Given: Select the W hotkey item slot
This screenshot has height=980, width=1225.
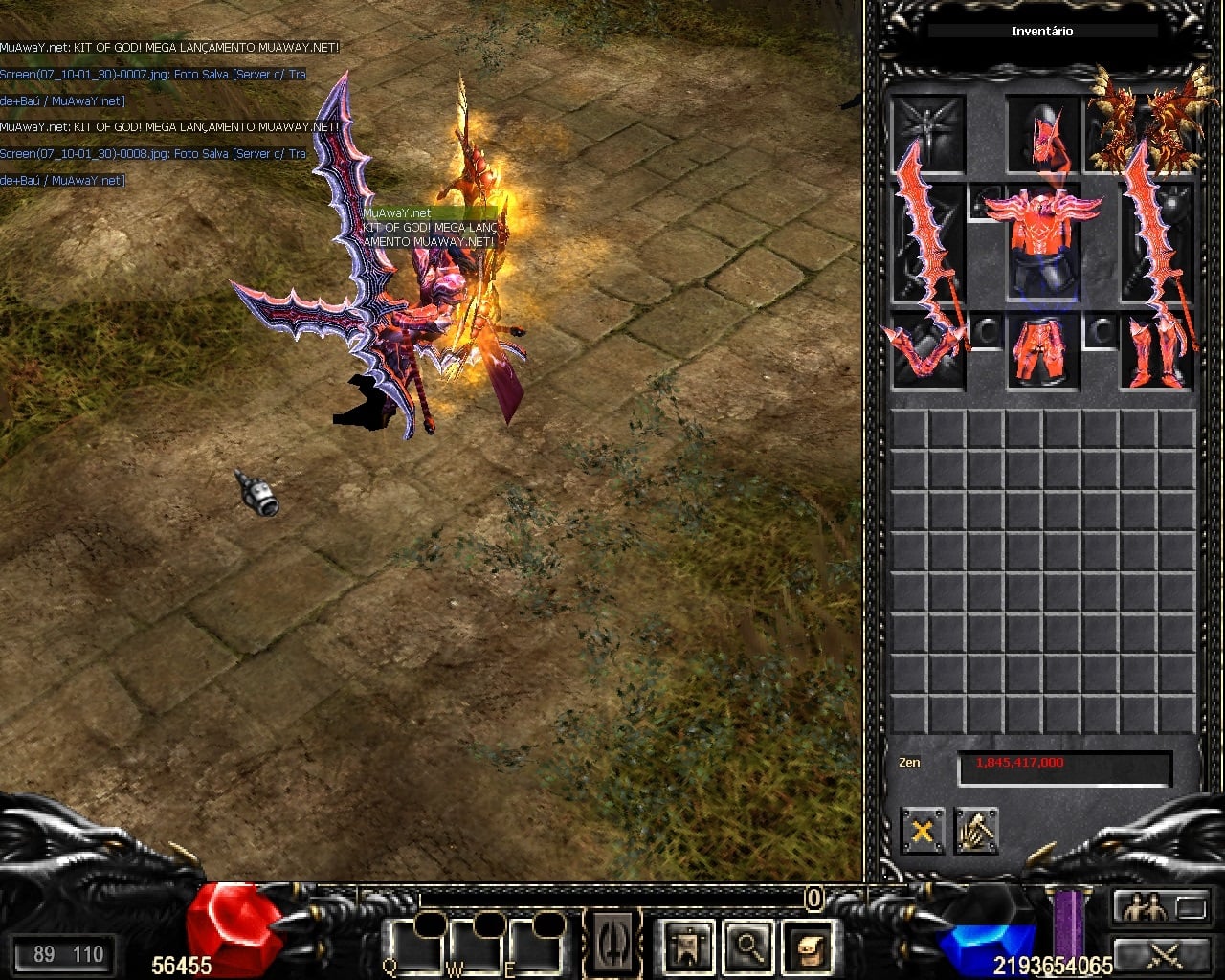Looking at the screenshot, I should (472, 946).
